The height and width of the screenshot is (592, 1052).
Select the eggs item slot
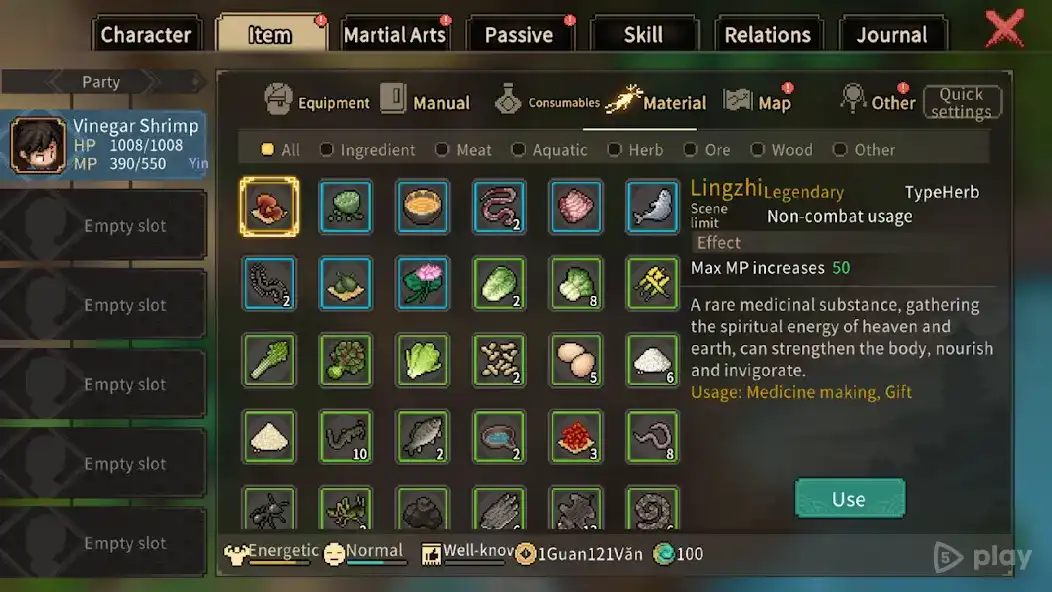[577, 360]
